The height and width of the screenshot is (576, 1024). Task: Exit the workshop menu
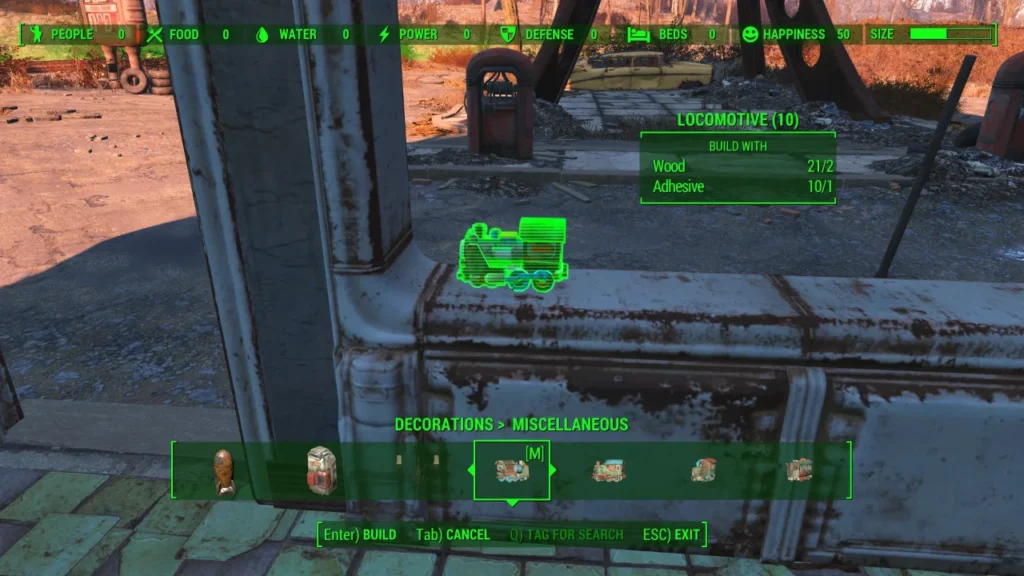pyautogui.click(x=674, y=535)
